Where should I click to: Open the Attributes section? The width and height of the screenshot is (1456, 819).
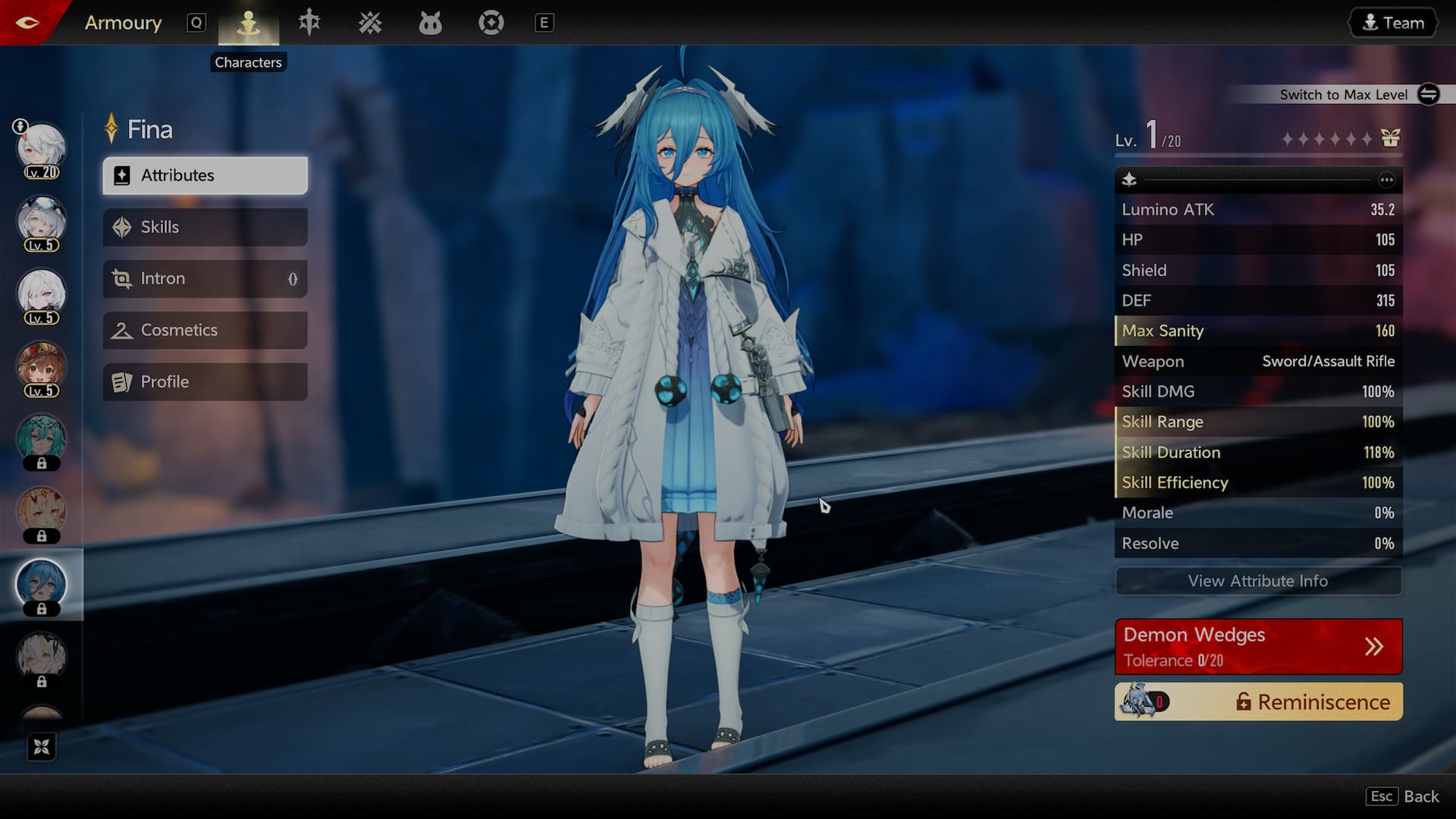pyautogui.click(x=205, y=175)
